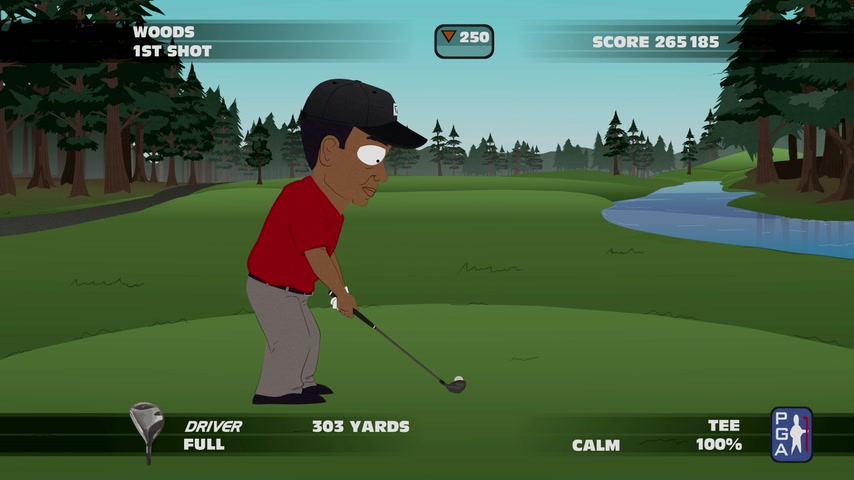This screenshot has height=480, width=854.
Task: Click the PGA logo badge
Action: tap(791, 434)
